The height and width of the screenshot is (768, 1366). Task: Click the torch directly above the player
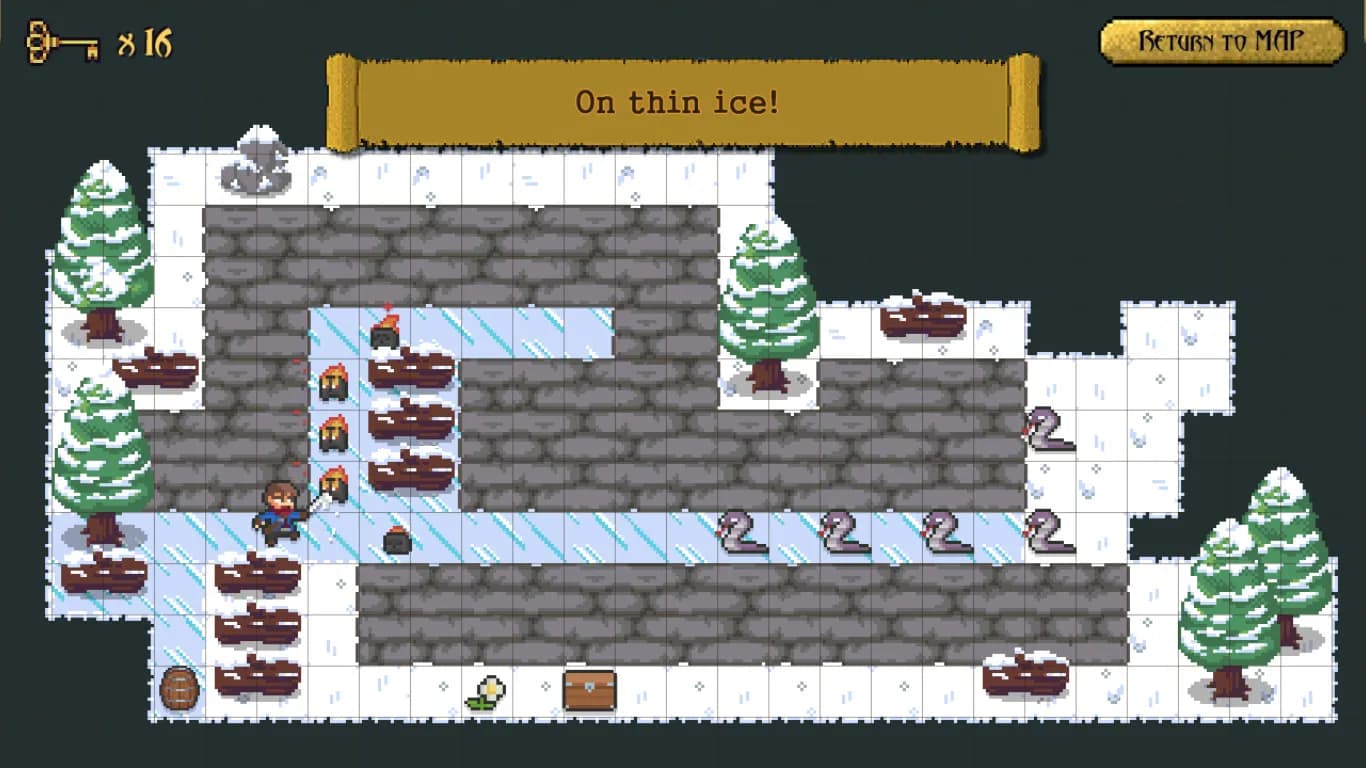point(336,485)
